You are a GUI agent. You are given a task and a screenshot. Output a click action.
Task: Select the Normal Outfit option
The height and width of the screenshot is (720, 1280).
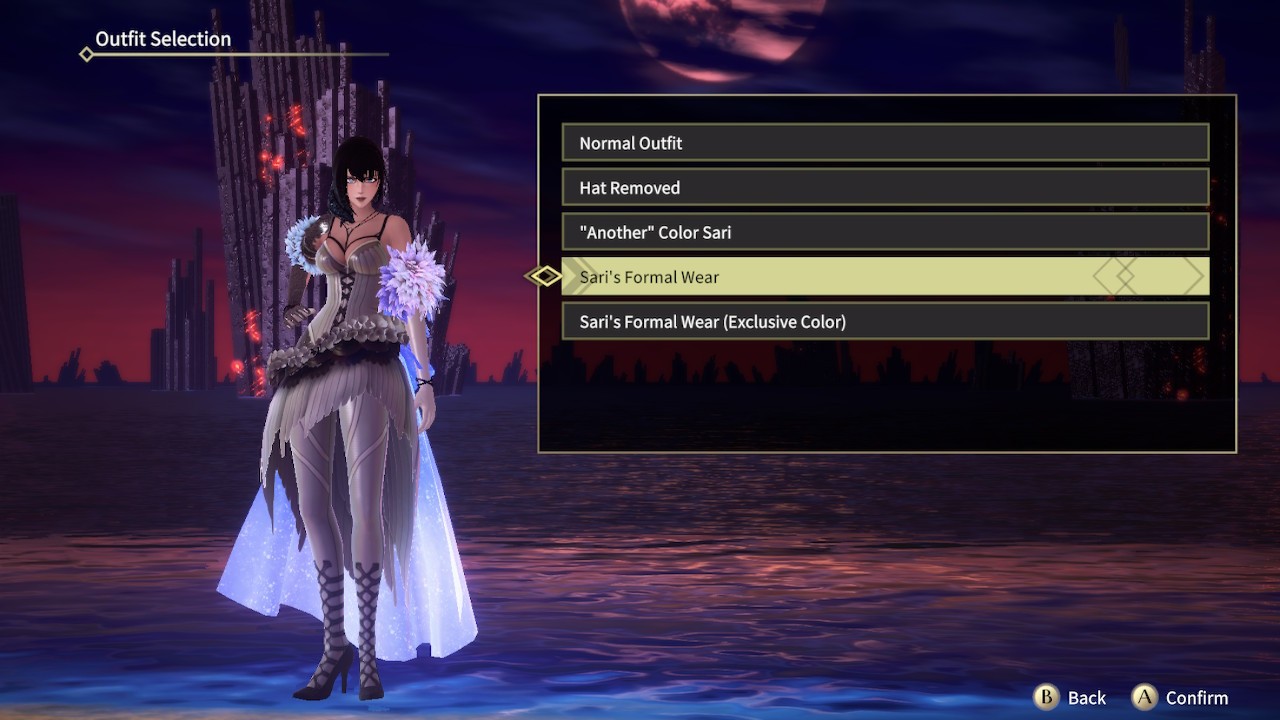(x=885, y=143)
